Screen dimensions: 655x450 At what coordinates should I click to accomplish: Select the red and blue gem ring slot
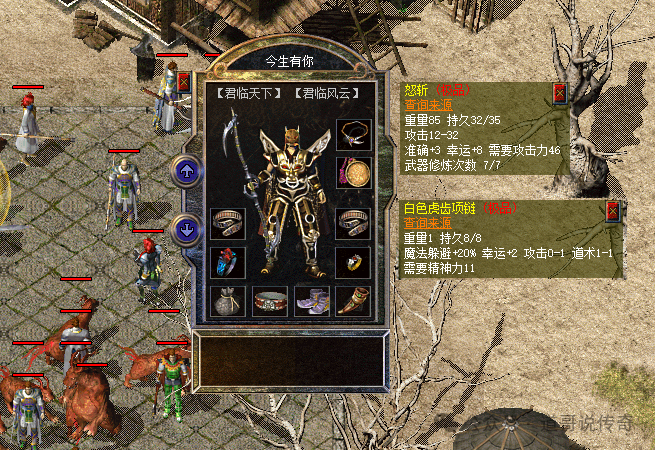[227, 261]
